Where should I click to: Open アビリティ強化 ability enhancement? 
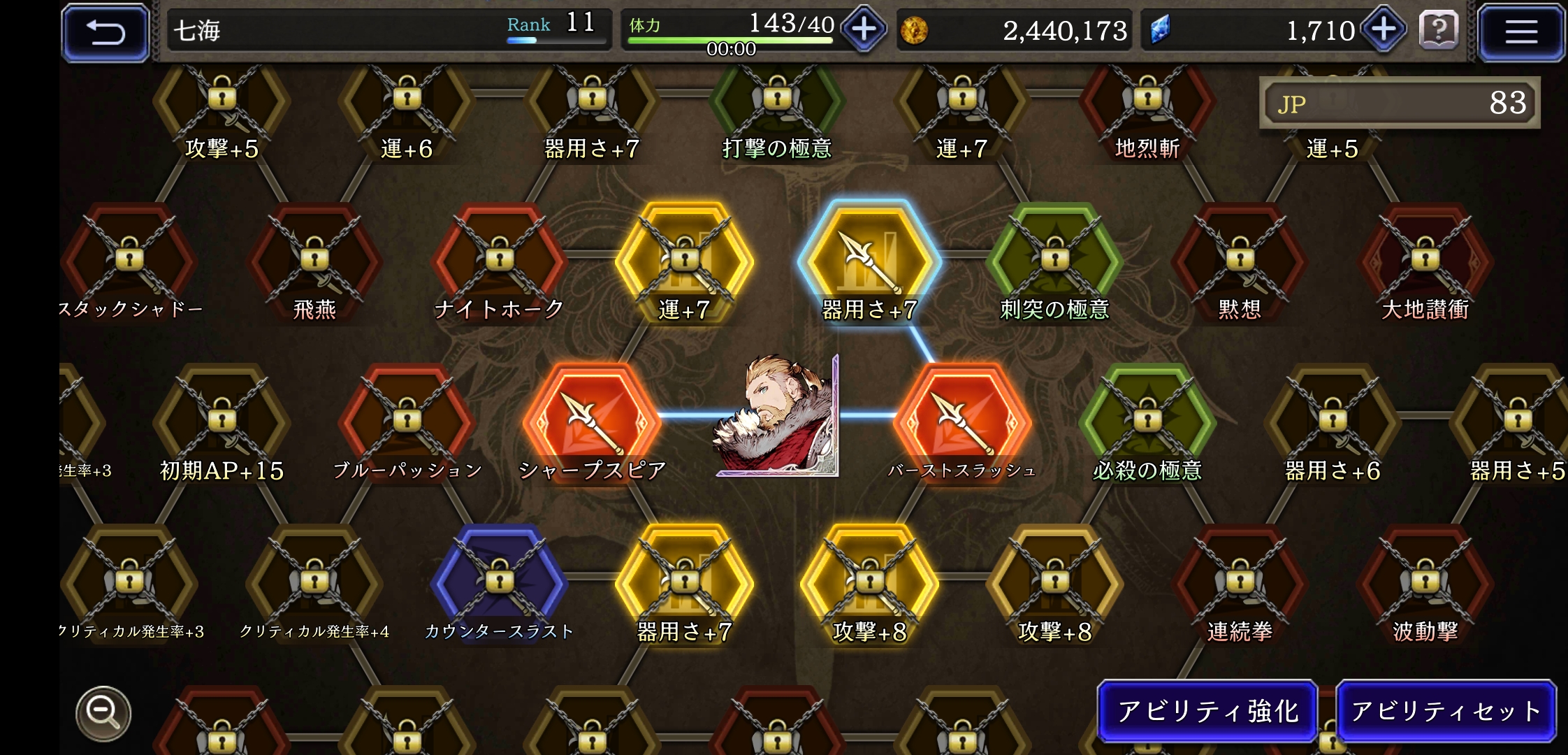pos(1207,711)
